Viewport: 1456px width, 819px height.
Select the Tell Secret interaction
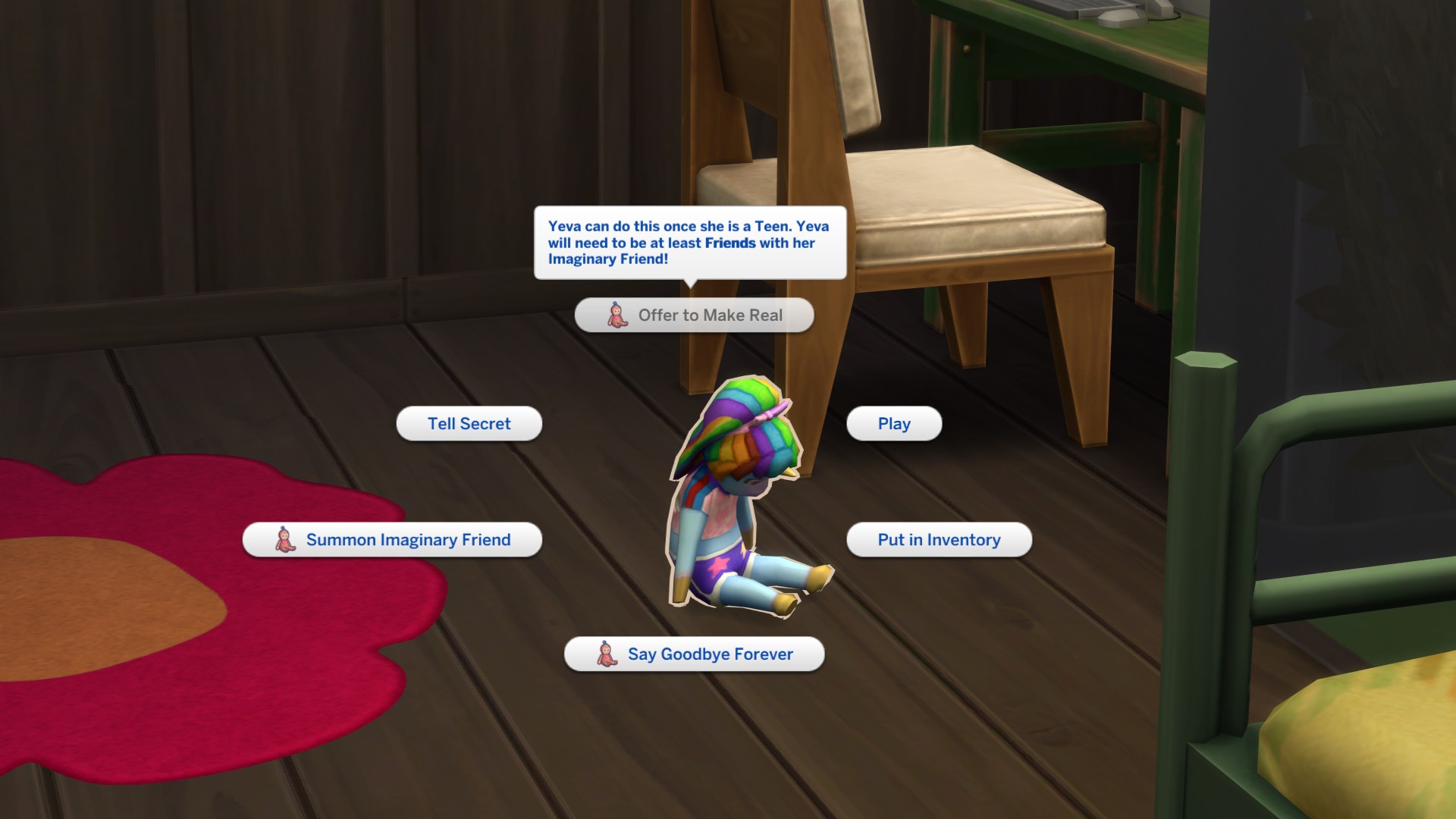(469, 423)
